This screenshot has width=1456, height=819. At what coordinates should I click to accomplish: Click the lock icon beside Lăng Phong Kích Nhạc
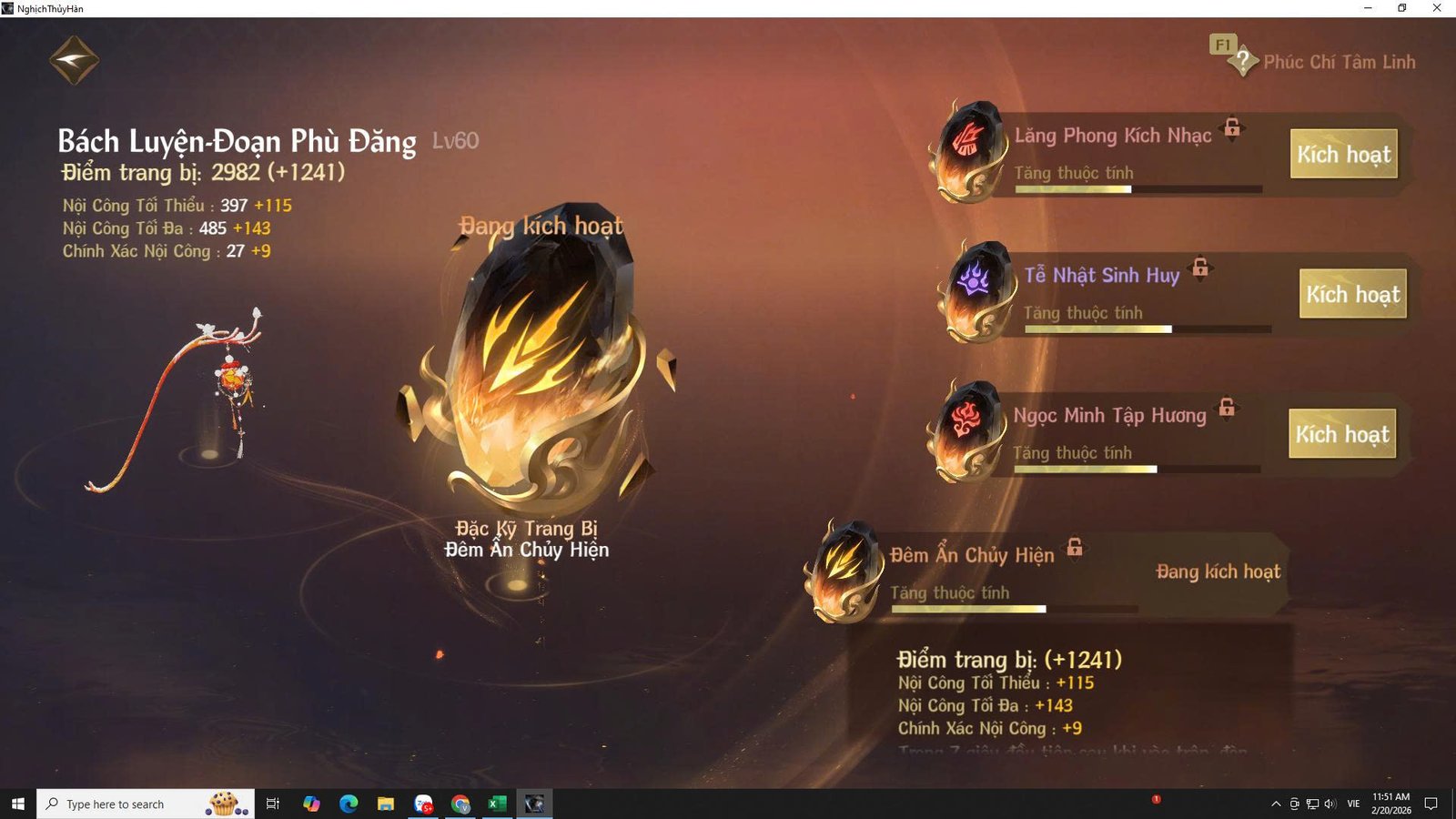point(1234,130)
